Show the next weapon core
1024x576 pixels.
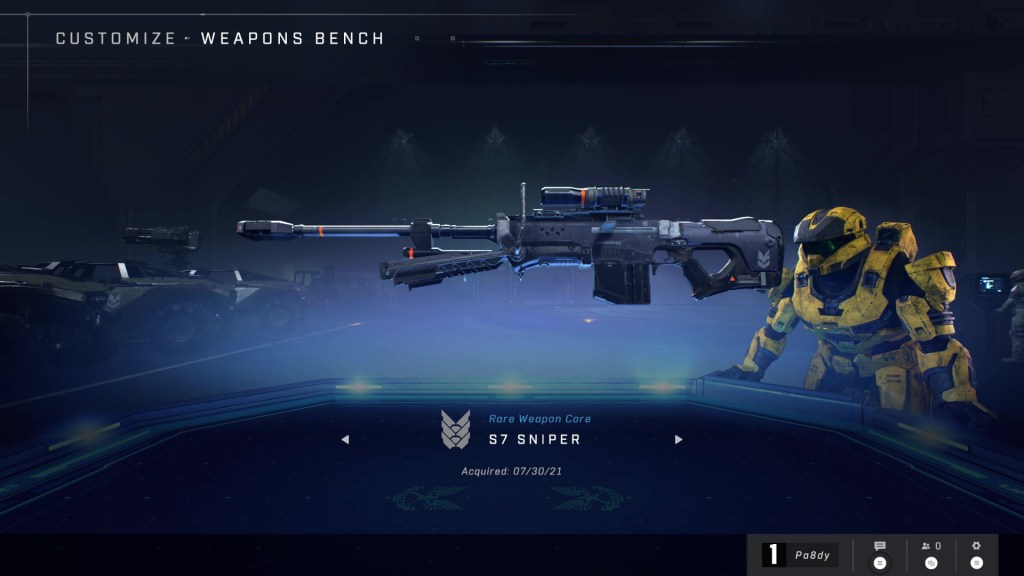click(x=679, y=439)
